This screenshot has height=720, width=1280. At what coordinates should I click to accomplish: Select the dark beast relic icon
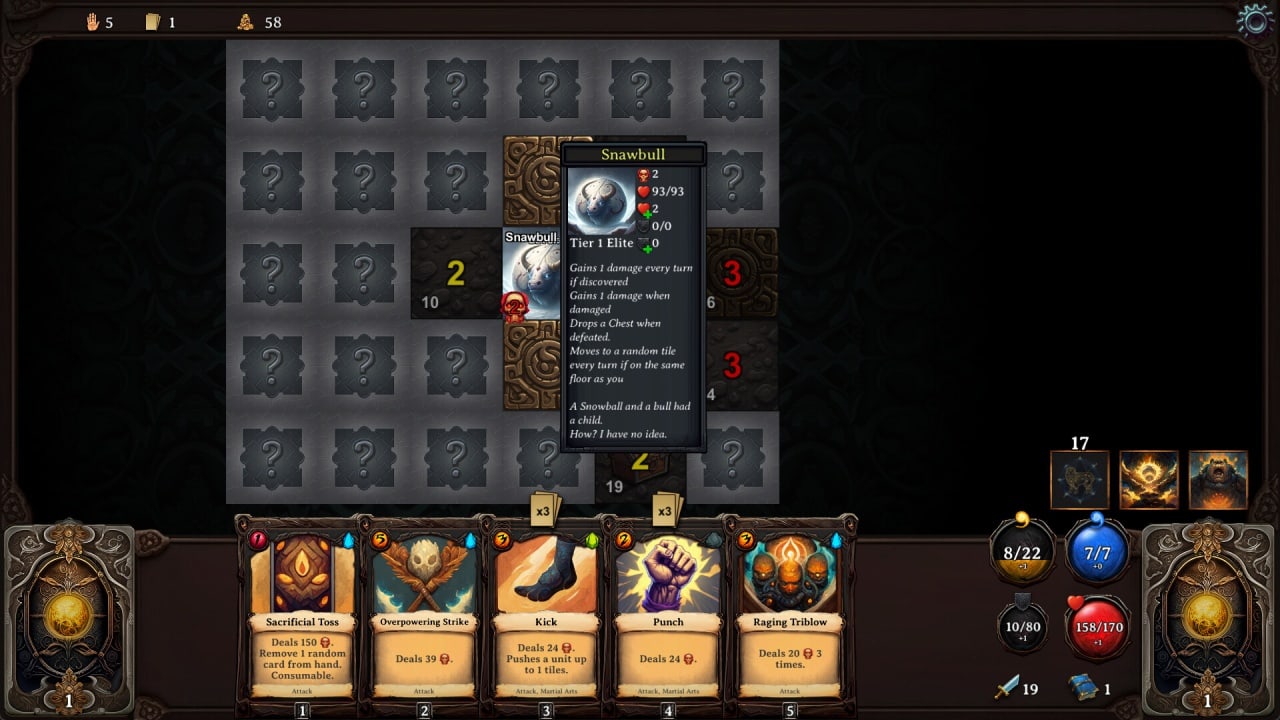pos(1080,480)
